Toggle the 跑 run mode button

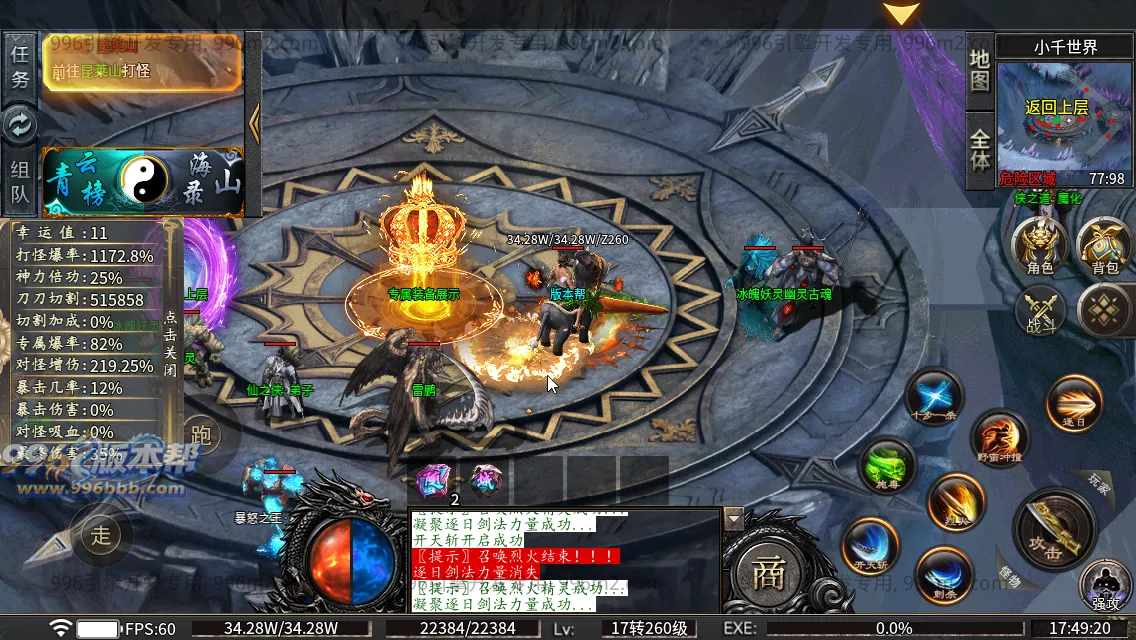click(x=201, y=434)
